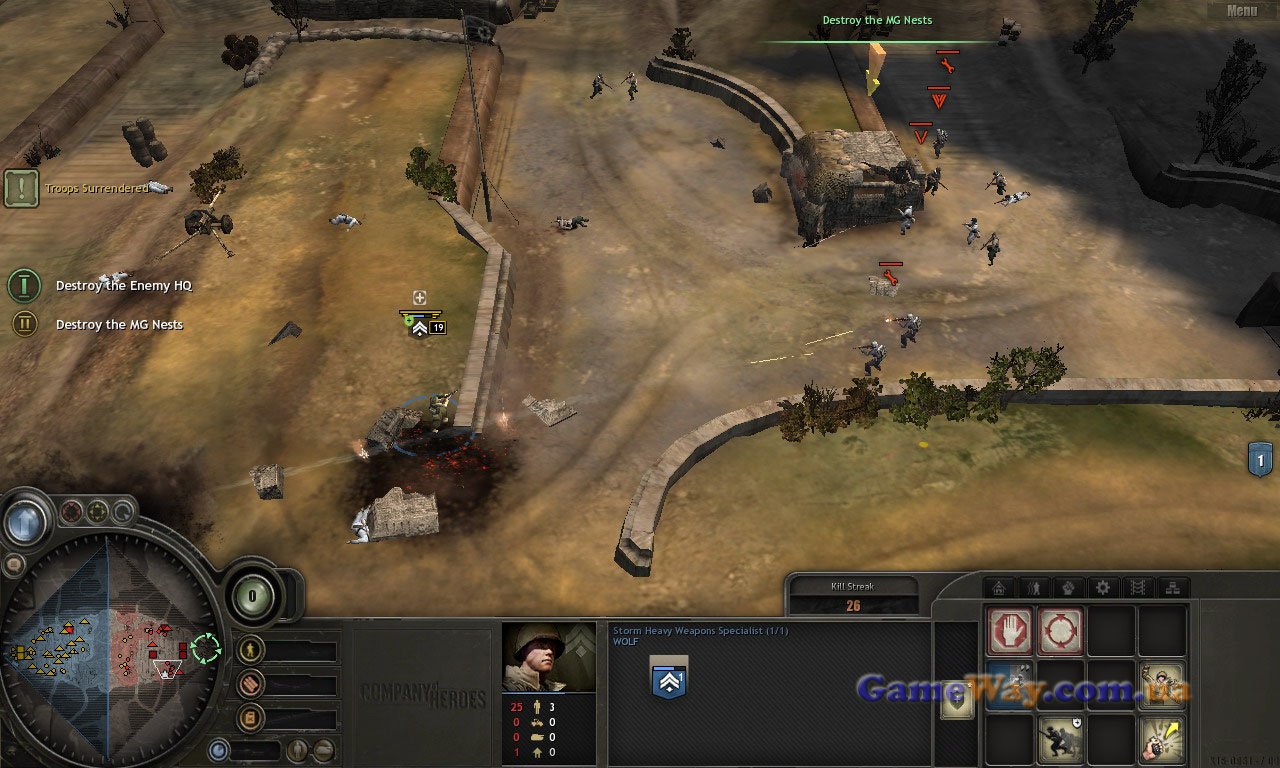Open the fist-icon command tab

[x=1068, y=588]
